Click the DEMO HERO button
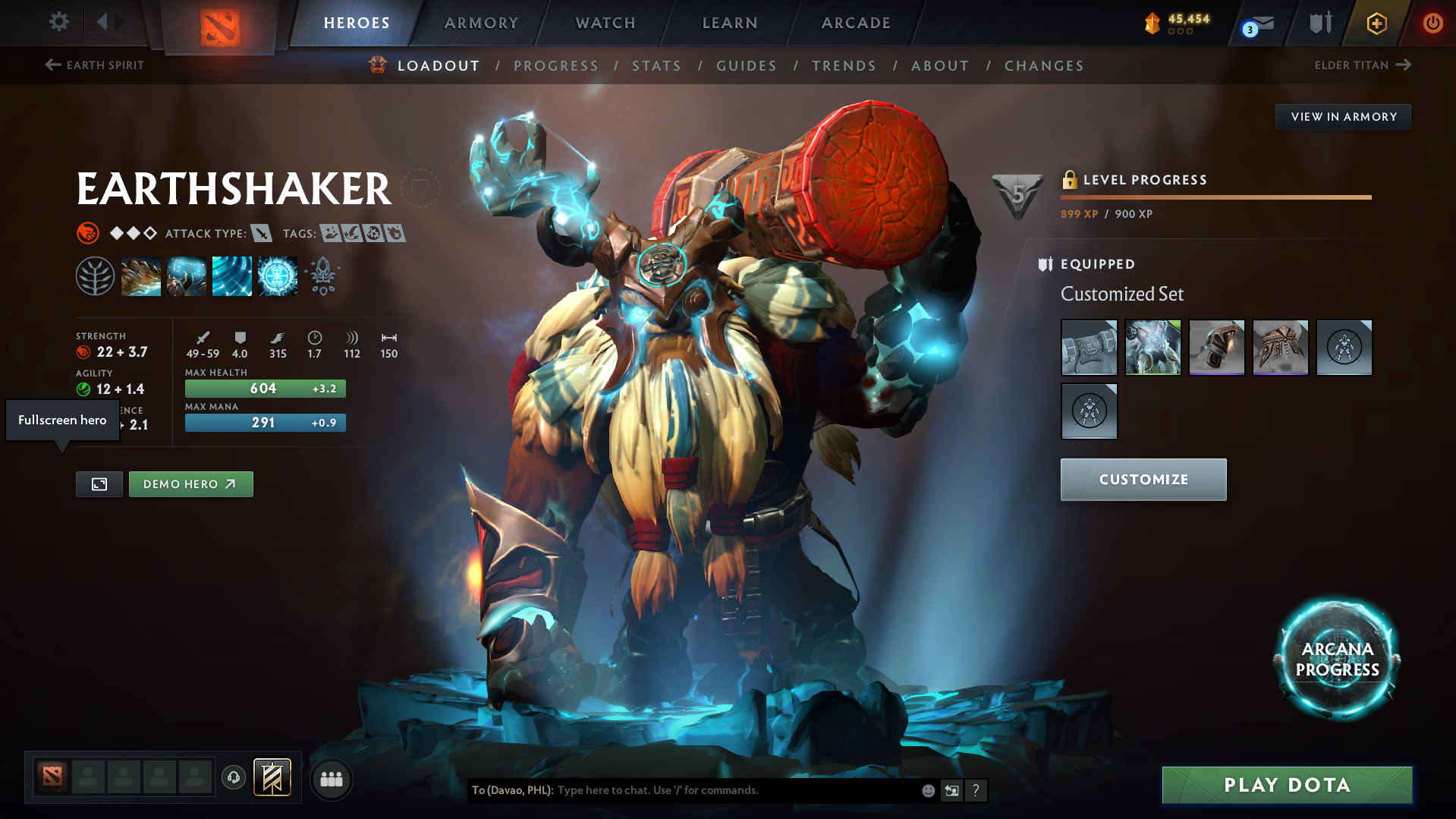1456x819 pixels. pos(190,484)
